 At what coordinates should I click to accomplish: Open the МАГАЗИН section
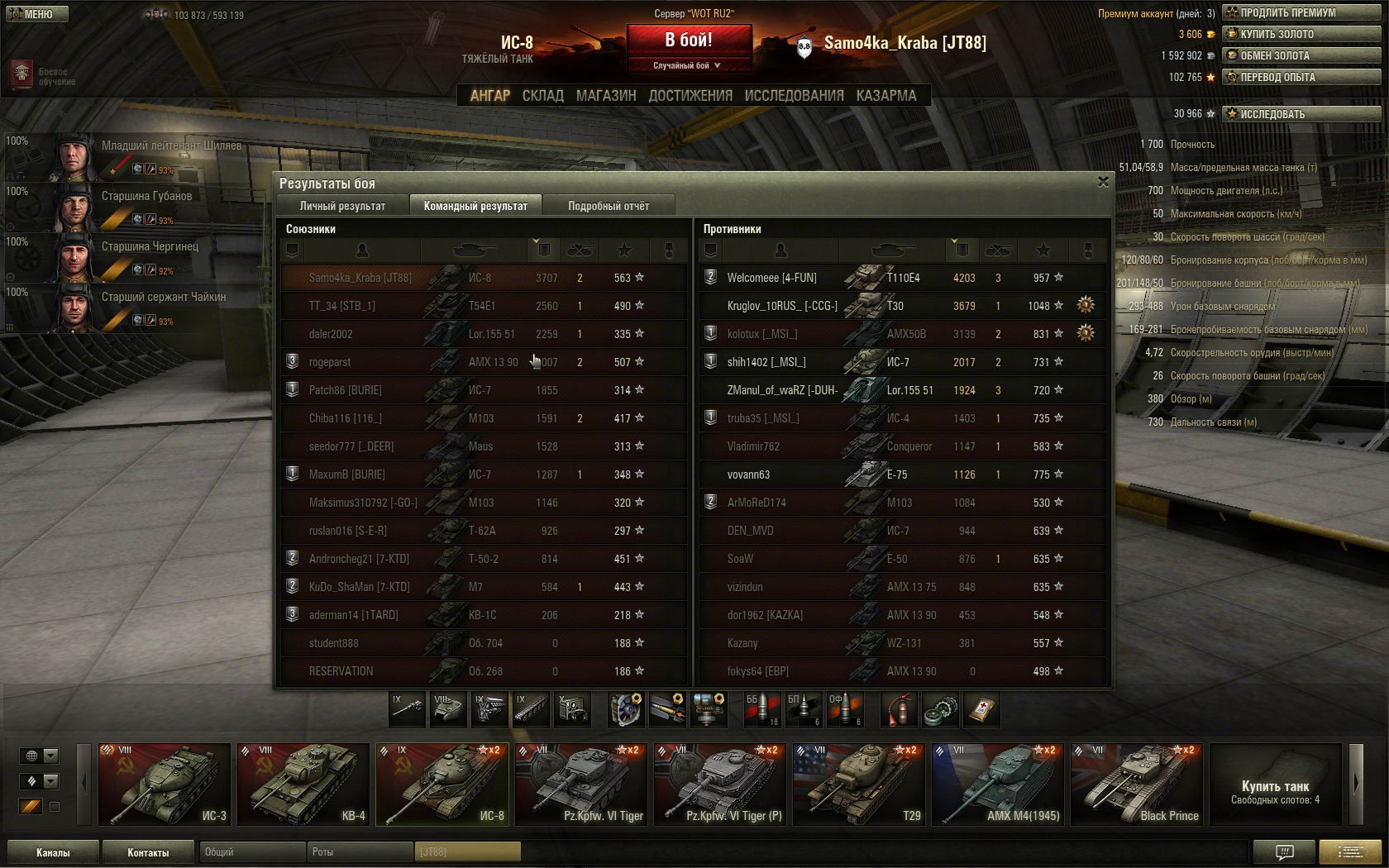(x=606, y=96)
